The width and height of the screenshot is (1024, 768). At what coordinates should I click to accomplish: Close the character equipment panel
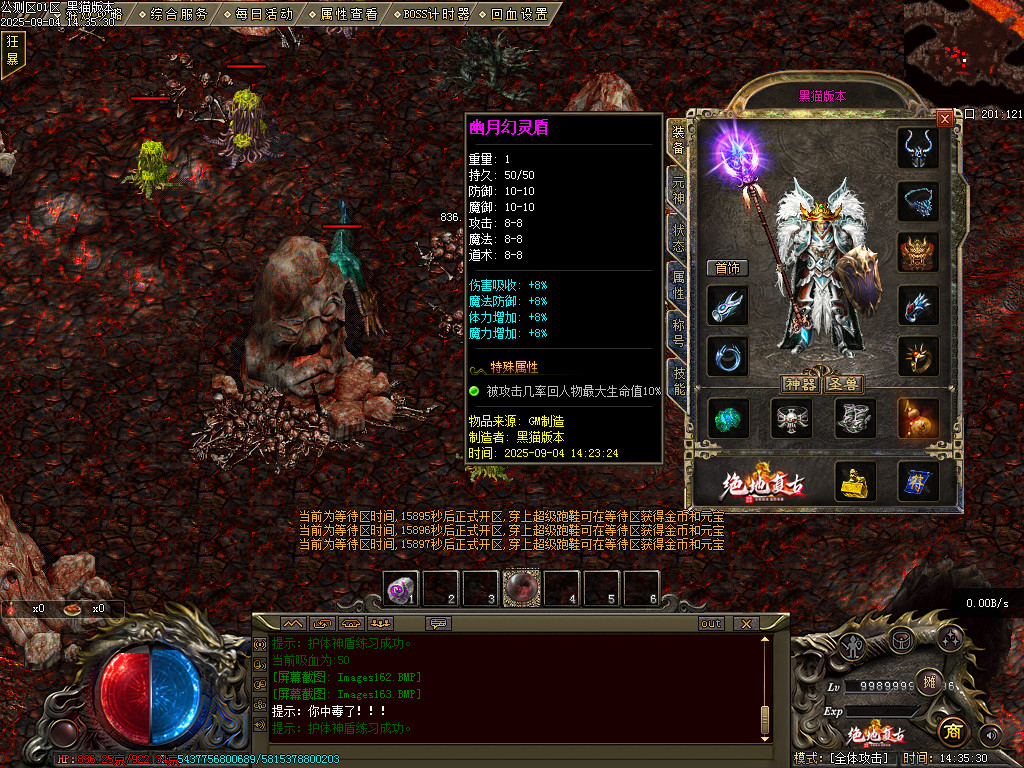tap(945, 118)
